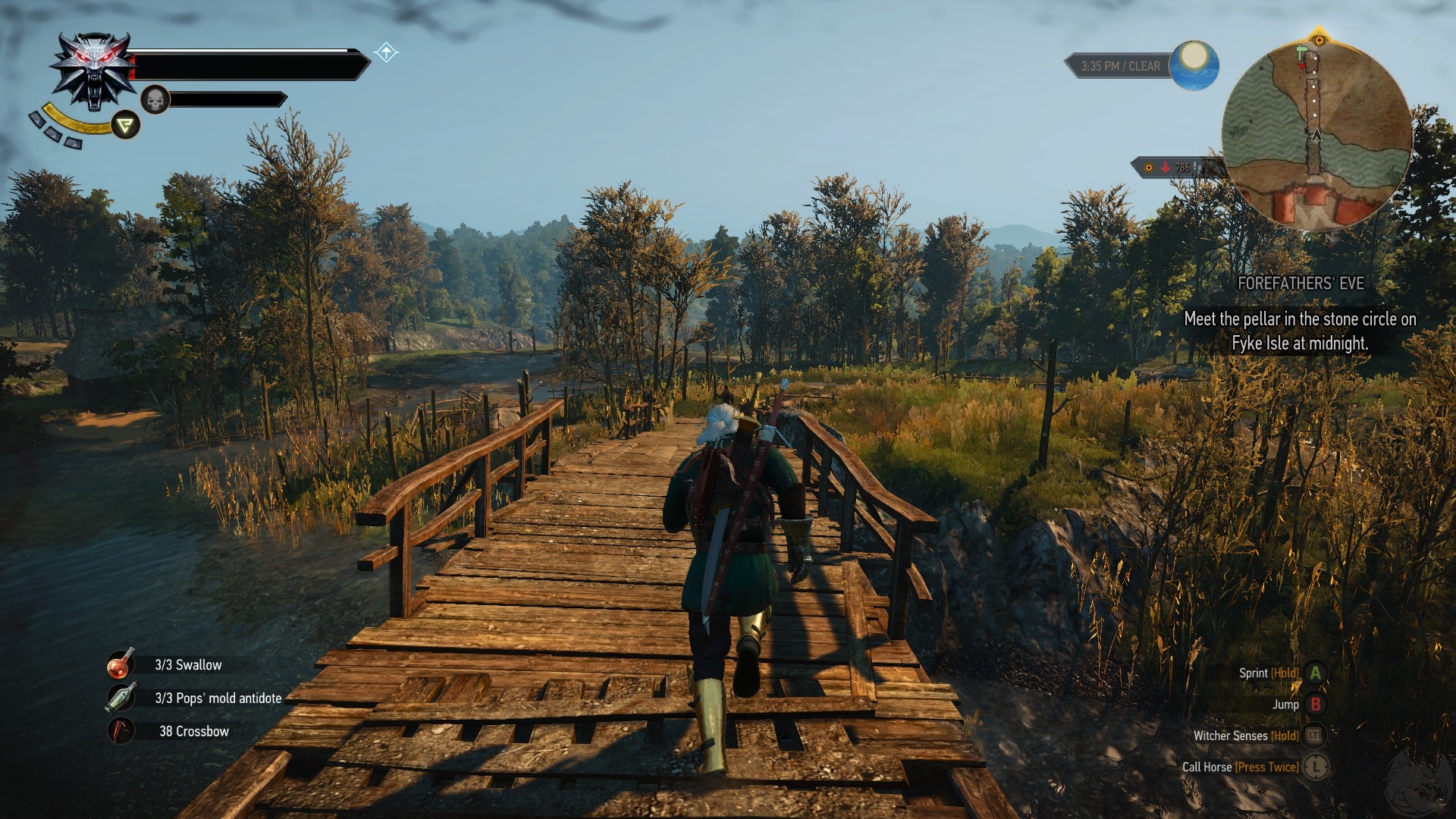Open the circular minimap
Image resolution: width=1456 pixels, height=819 pixels.
pos(1316,135)
